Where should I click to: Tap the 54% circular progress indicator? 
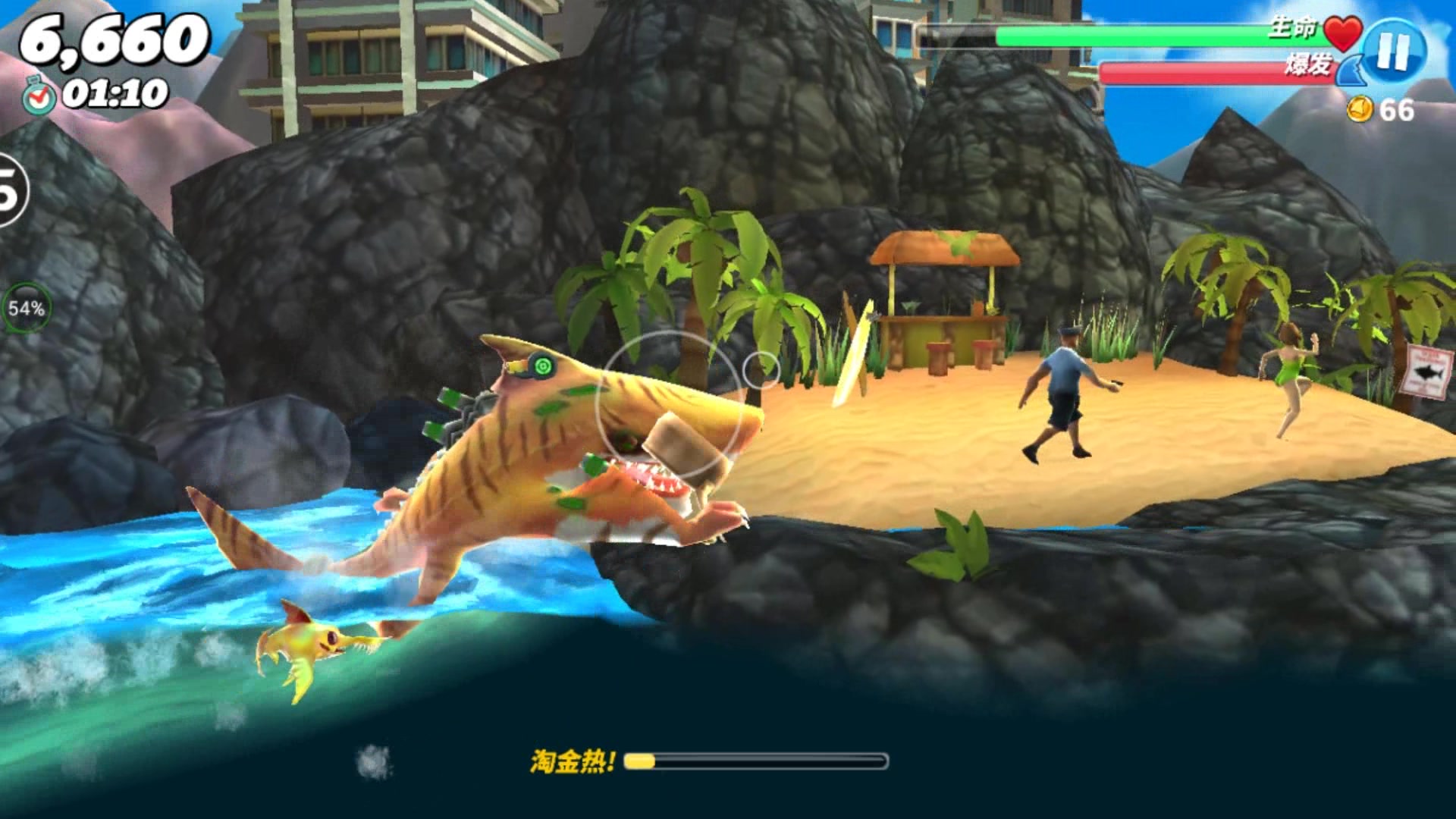pyautogui.click(x=27, y=308)
